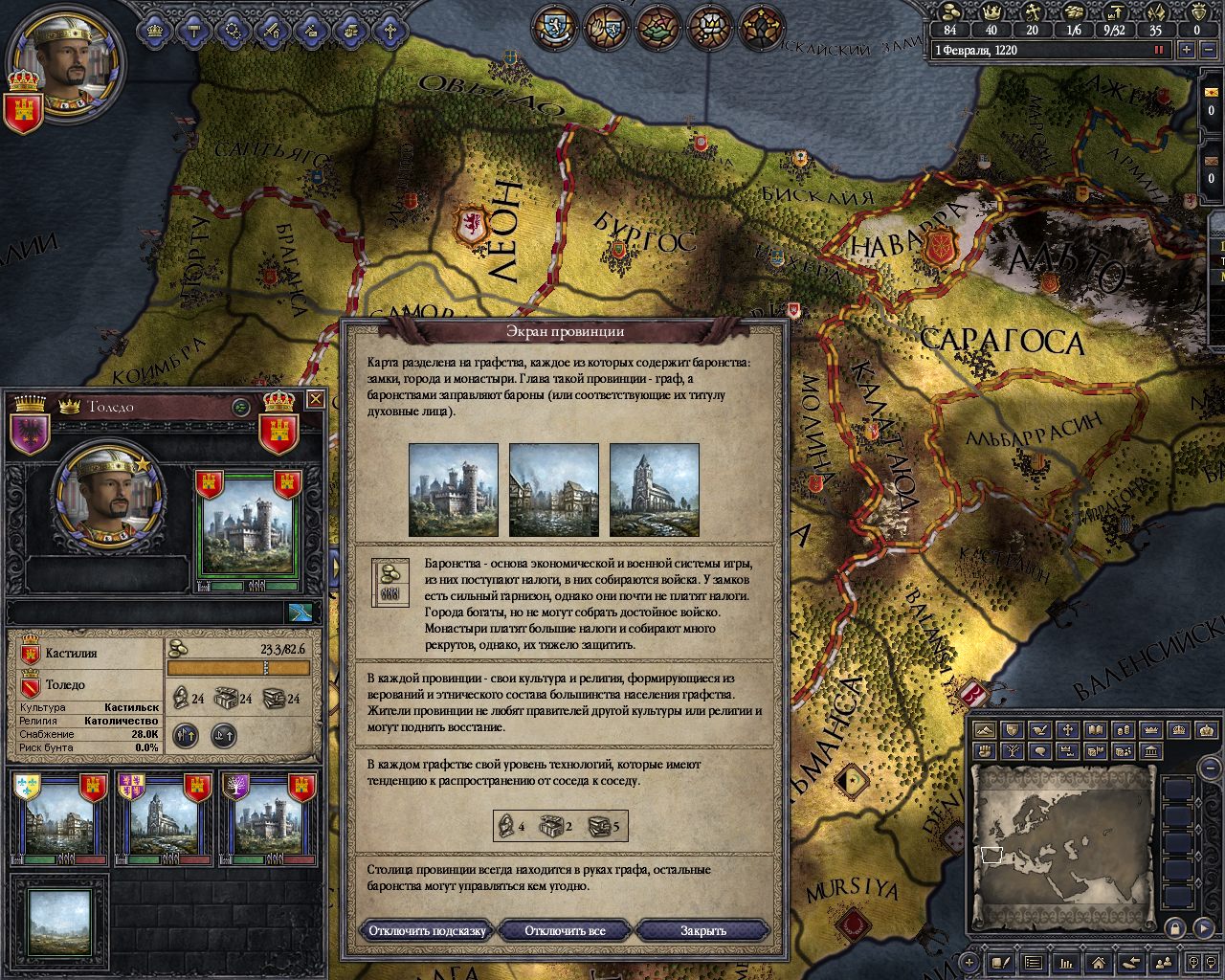Open the character finder (two figures icon)
1225x980 pixels.
coord(1163,964)
